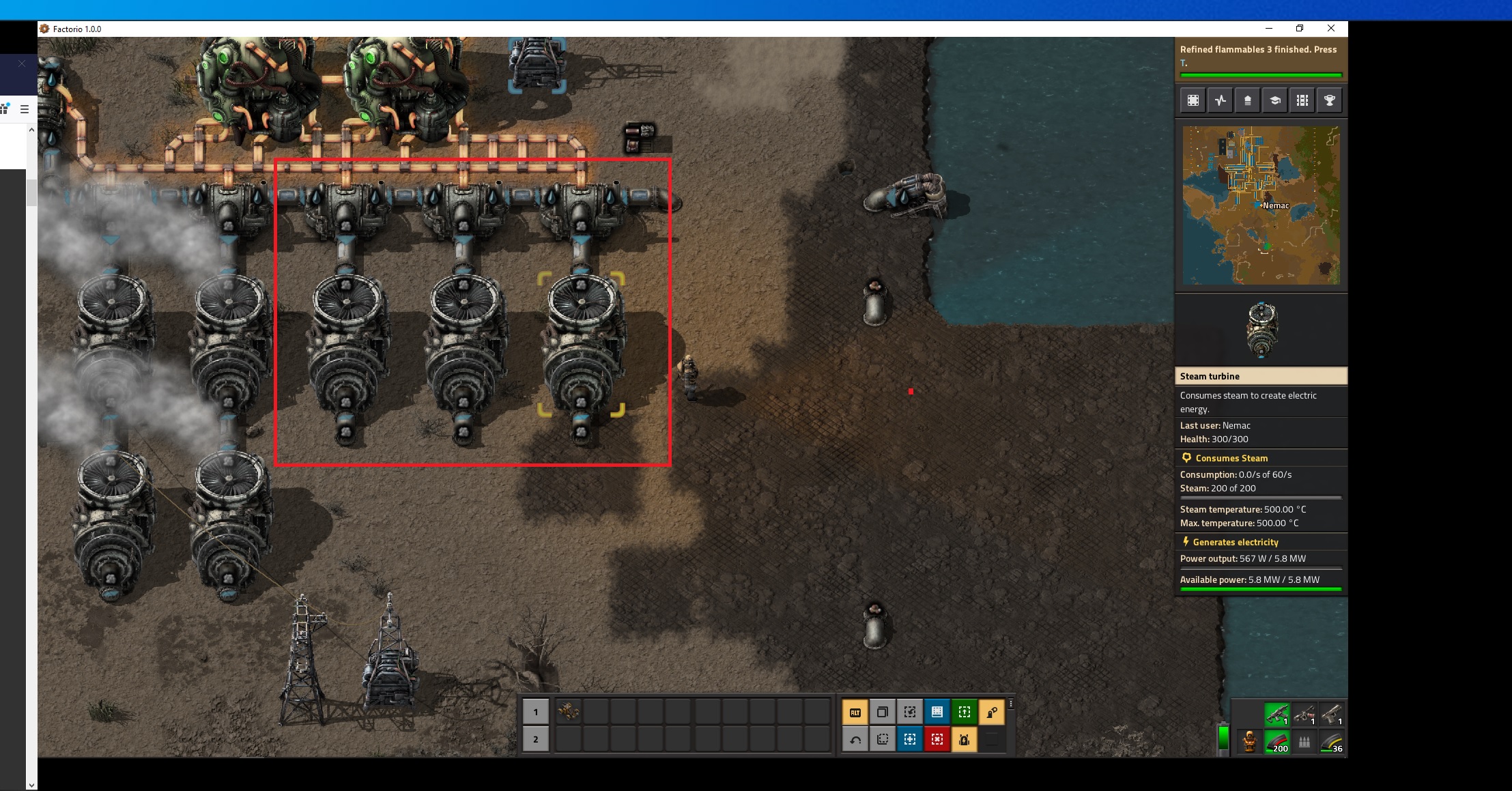Click the undo arrow shortcut
The width and height of the screenshot is (1512, 791).
click(855, 739)
